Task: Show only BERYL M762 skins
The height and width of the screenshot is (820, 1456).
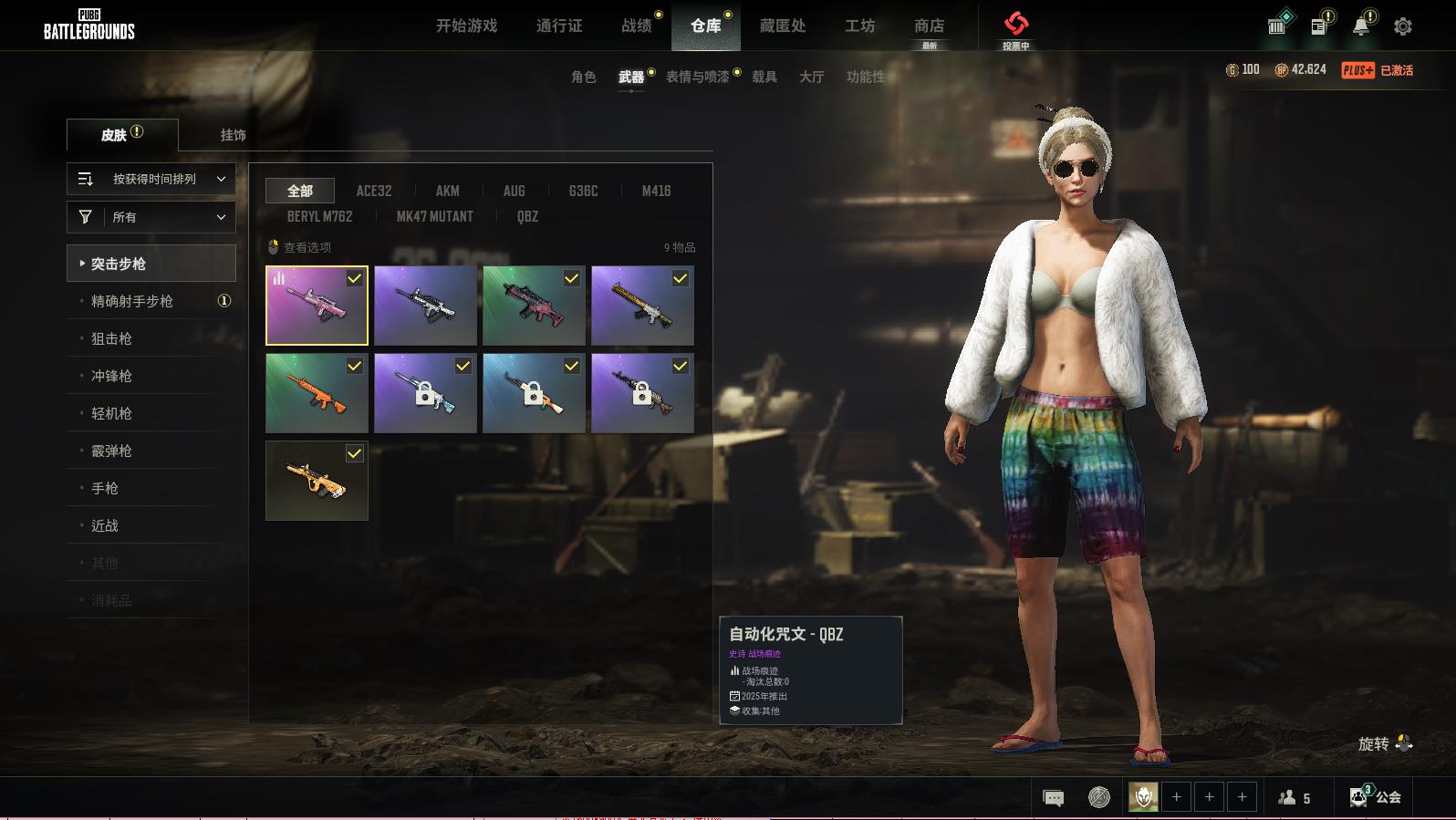Action: pos(319,216)
